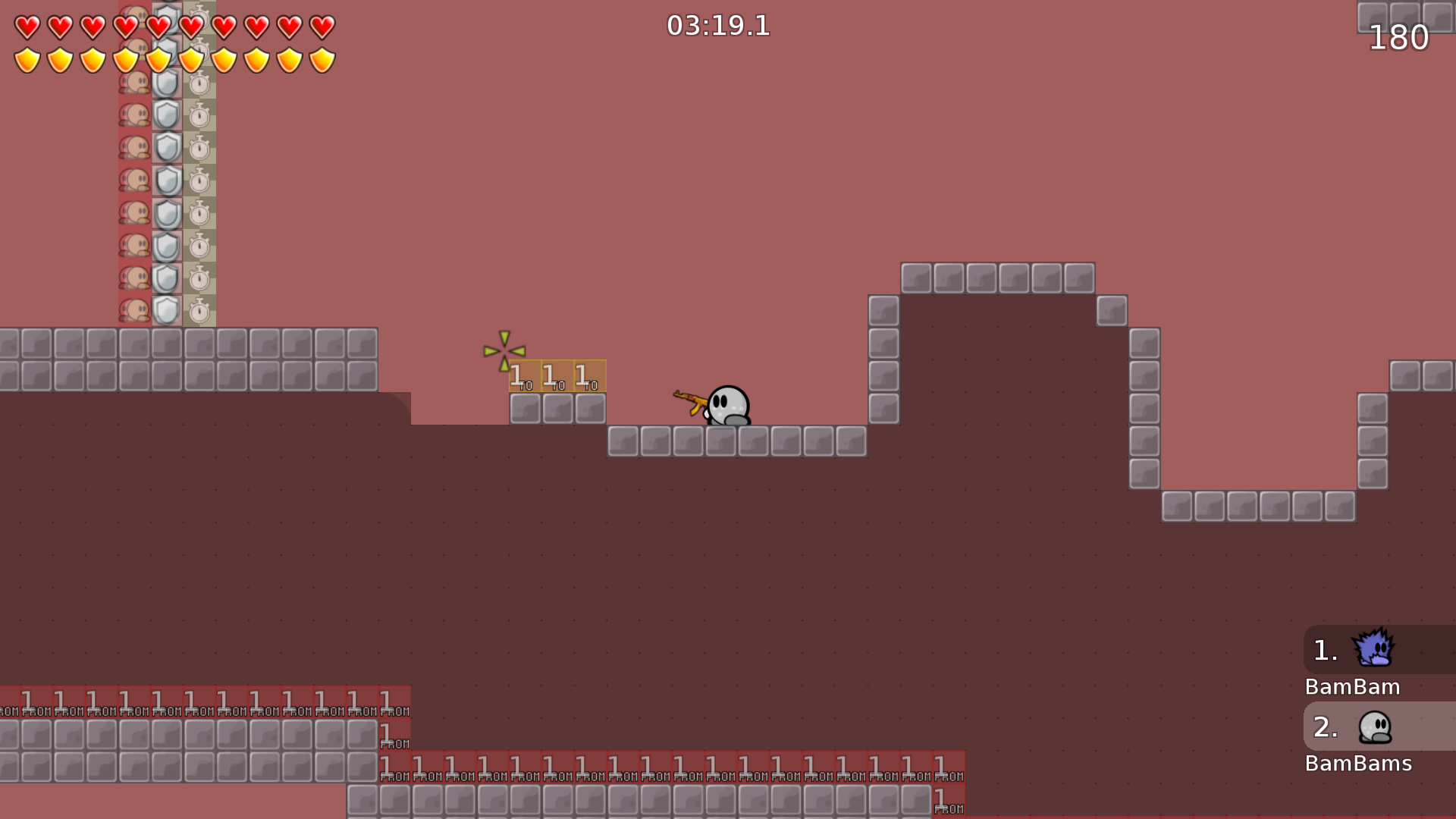Select the BamBam name label on the scoreboard
Image resolution: width=1456 pixels, height=819 pixels.
[x=1352, y=687]
